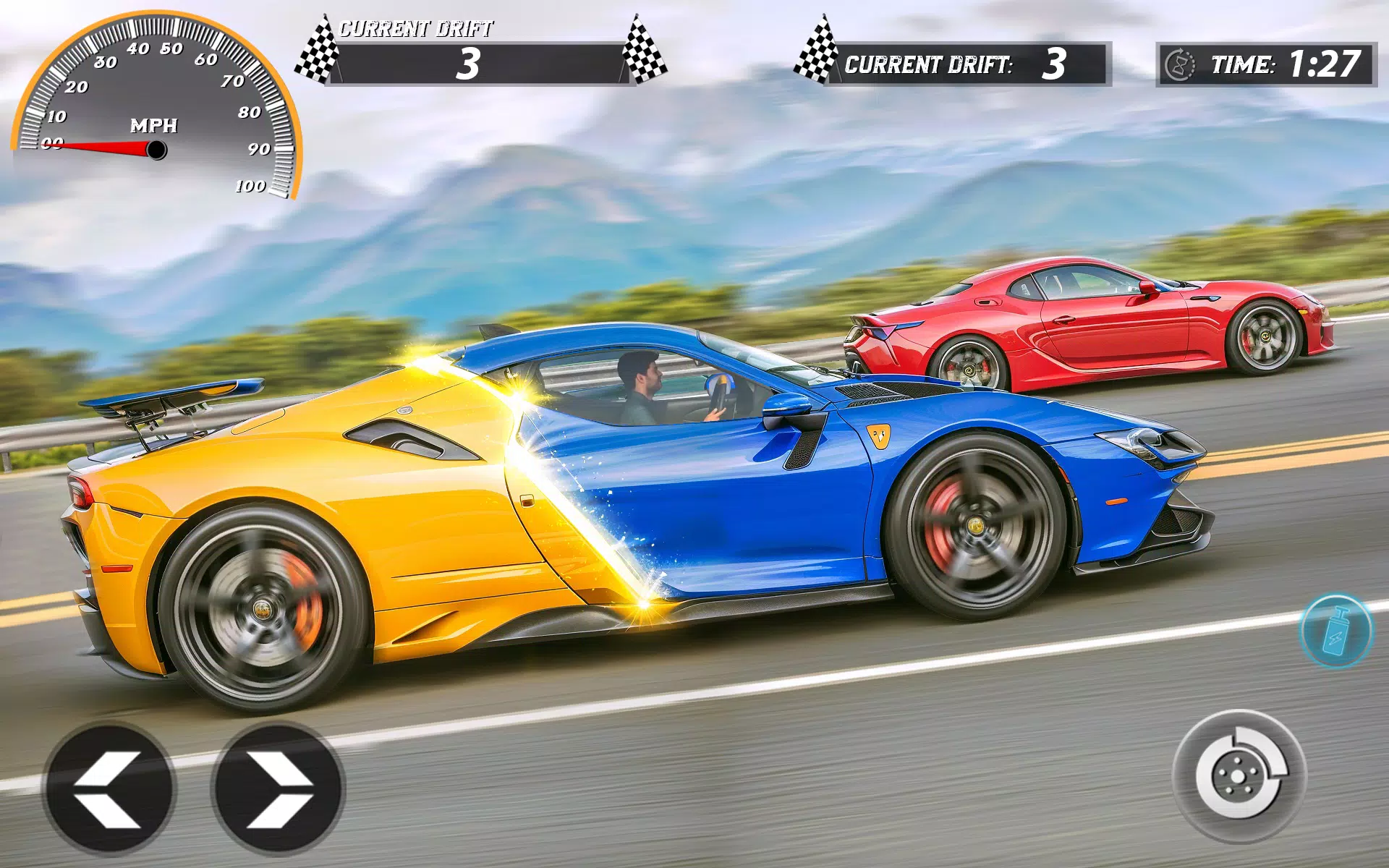The height and width of the screenshot is (868, 1389).
Task: Tap the left steering arrow button
Action: click(x=110, y=788)
